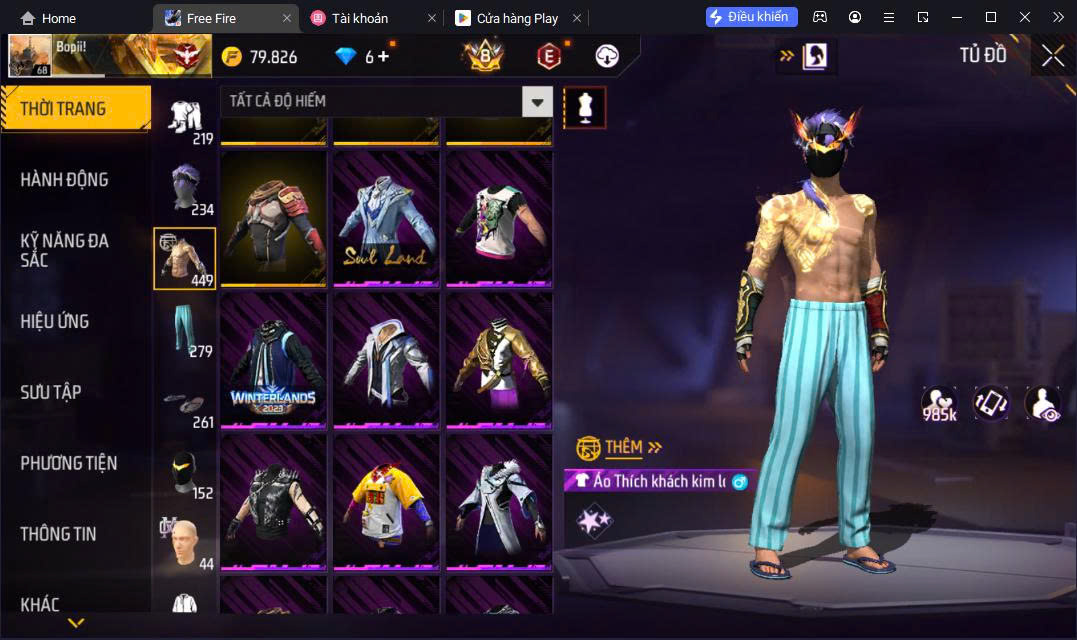Switch to the THÔNG TIN tab
1077x640 pixels.
click(x=59, y=534)
